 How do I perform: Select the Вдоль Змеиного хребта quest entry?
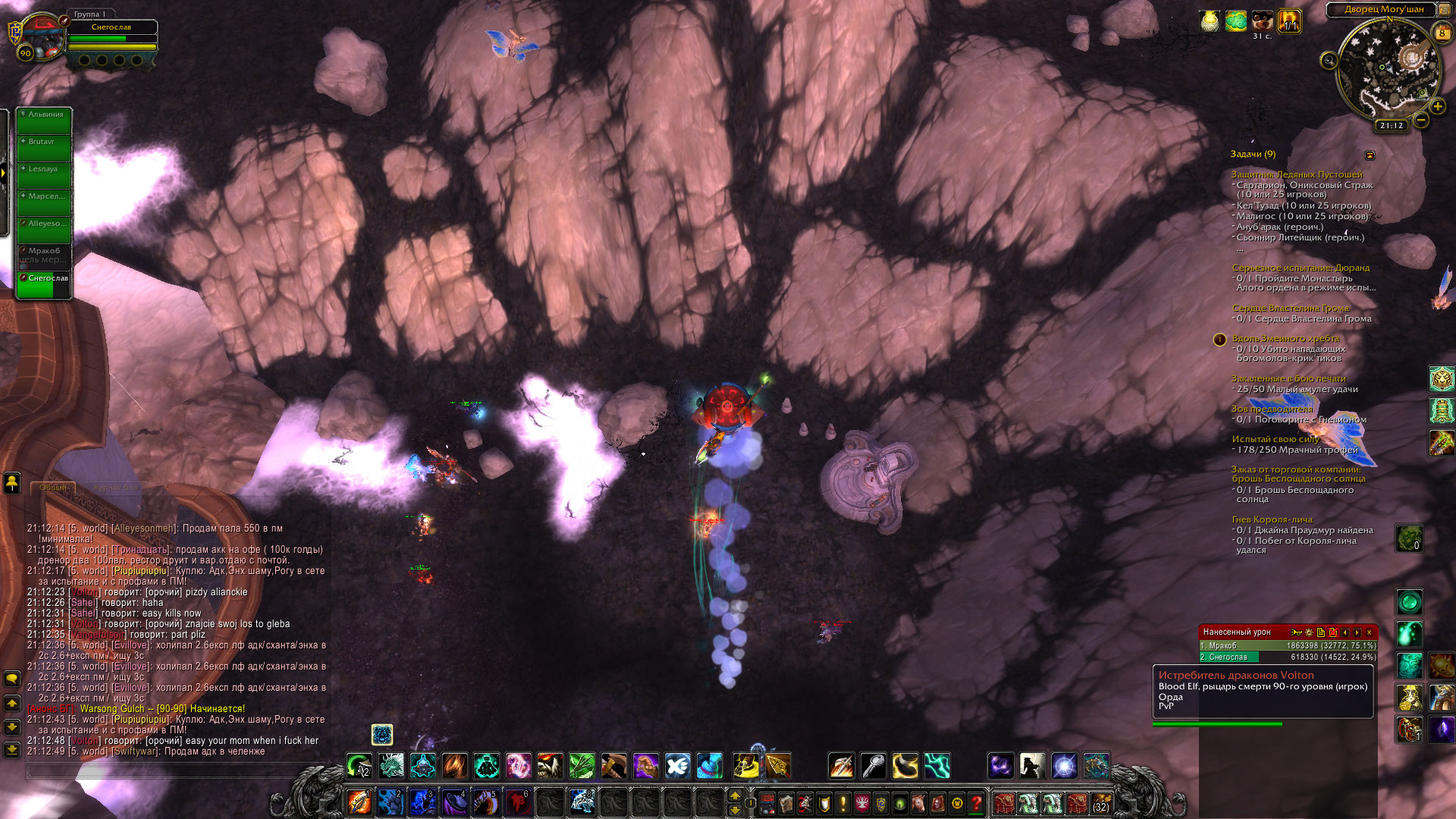[1285, 338]
